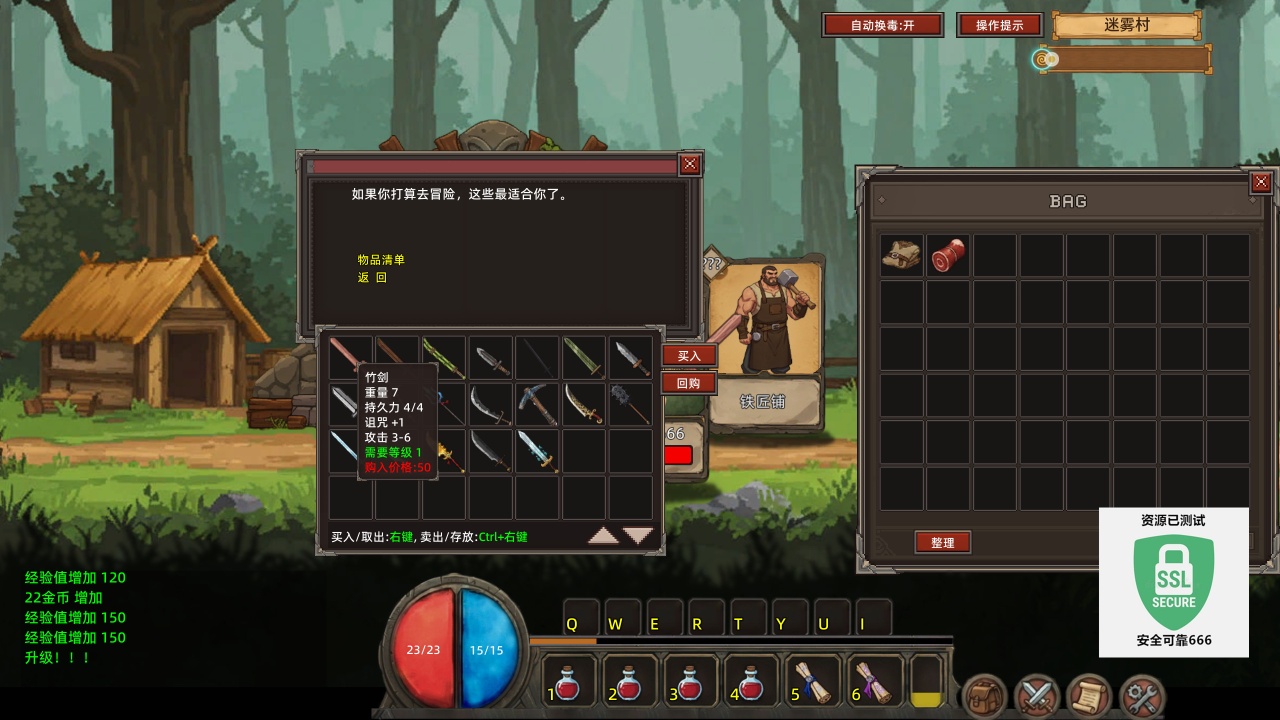Use the blue-ribbon scroll in slot 5

click(813, 682)
